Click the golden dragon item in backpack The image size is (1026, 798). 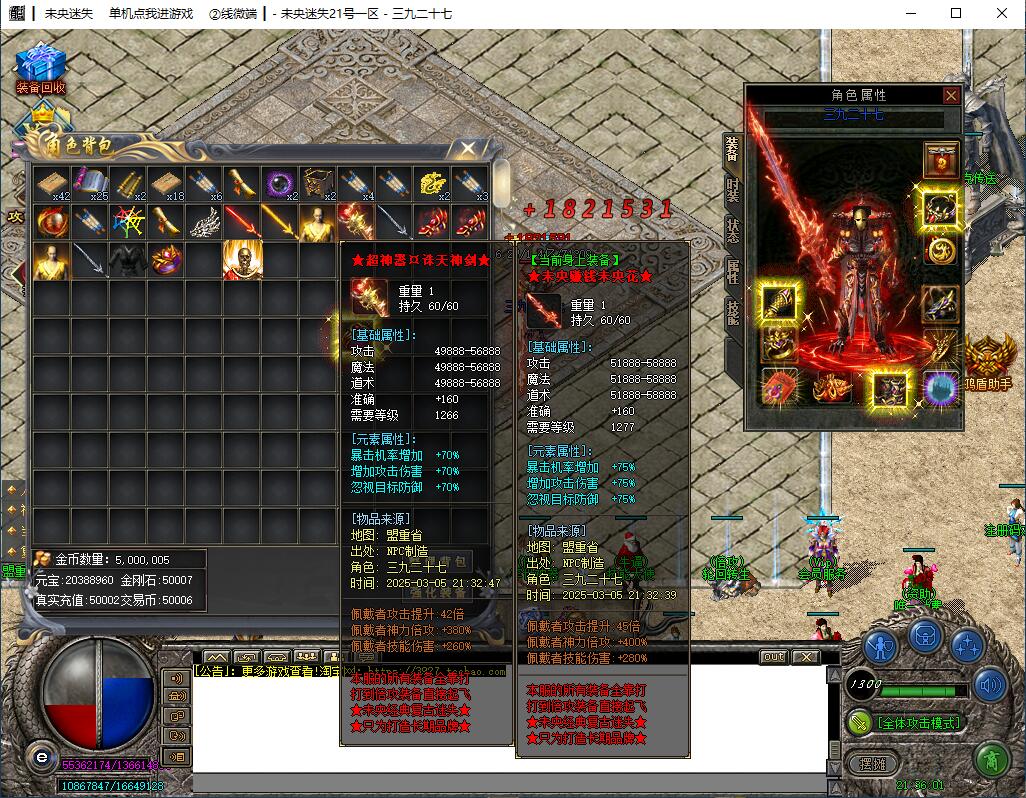pyautogui.click(x=431, y=184)
